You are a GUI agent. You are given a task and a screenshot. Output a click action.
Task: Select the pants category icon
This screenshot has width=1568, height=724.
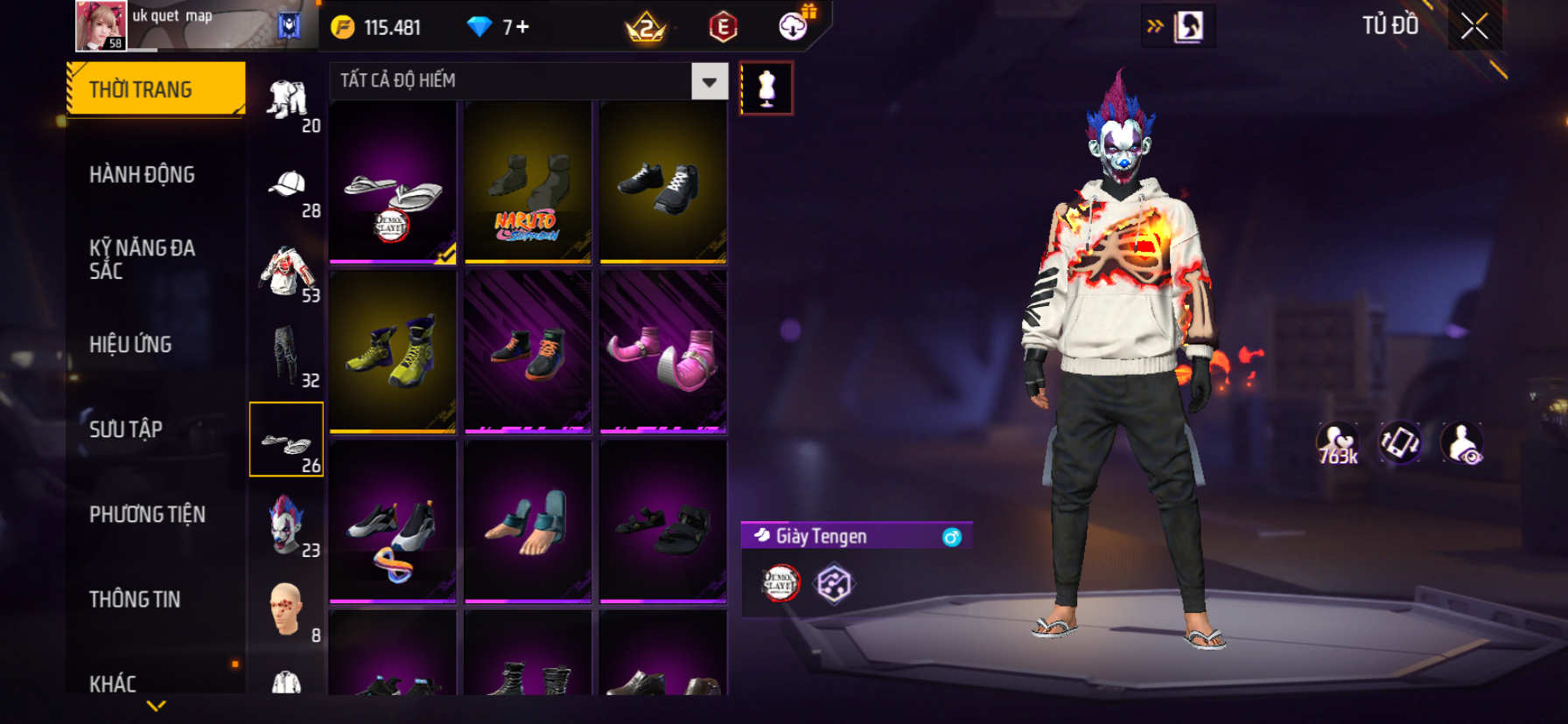tap(287, 357)
